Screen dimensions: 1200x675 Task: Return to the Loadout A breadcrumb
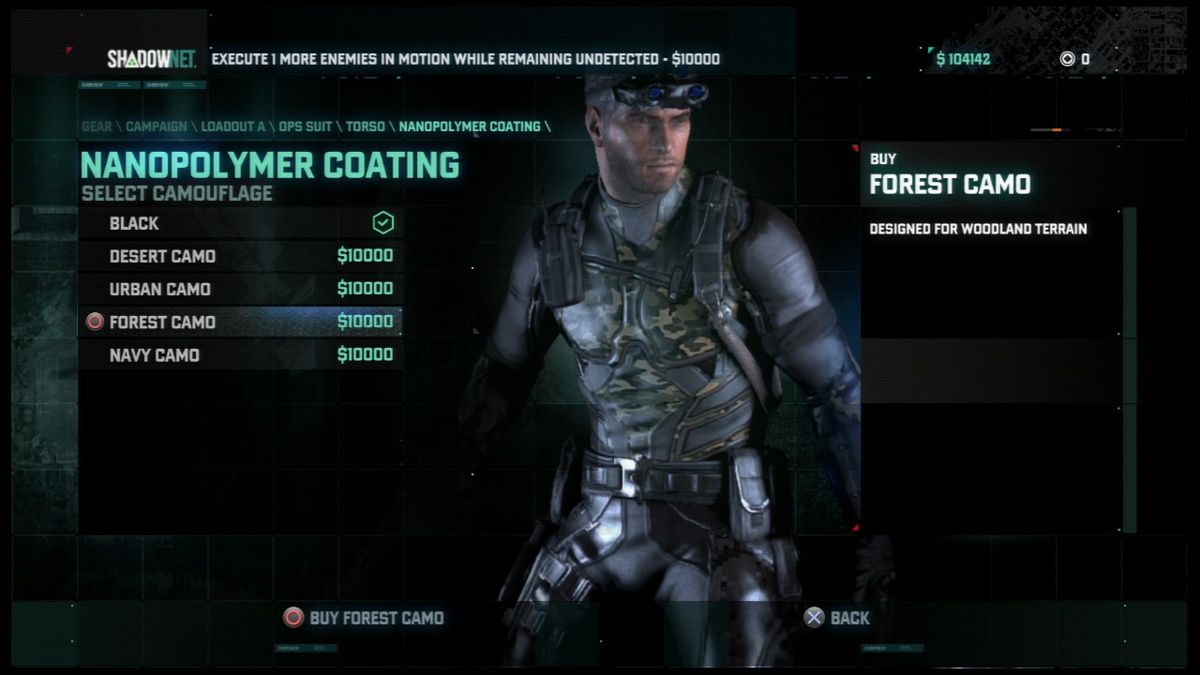233,127
